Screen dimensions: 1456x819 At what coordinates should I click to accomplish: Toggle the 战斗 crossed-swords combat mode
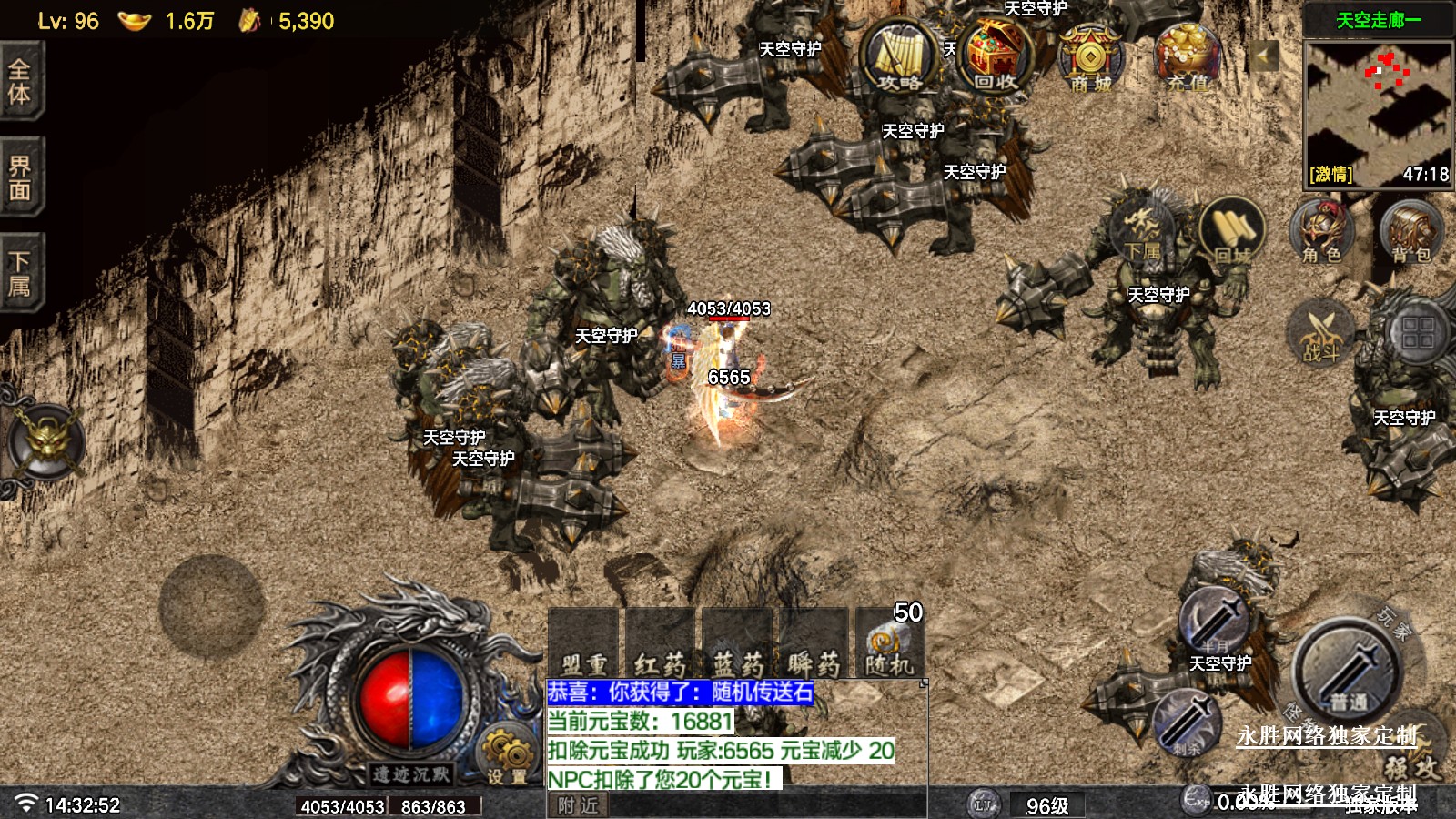pos(1321,332)
